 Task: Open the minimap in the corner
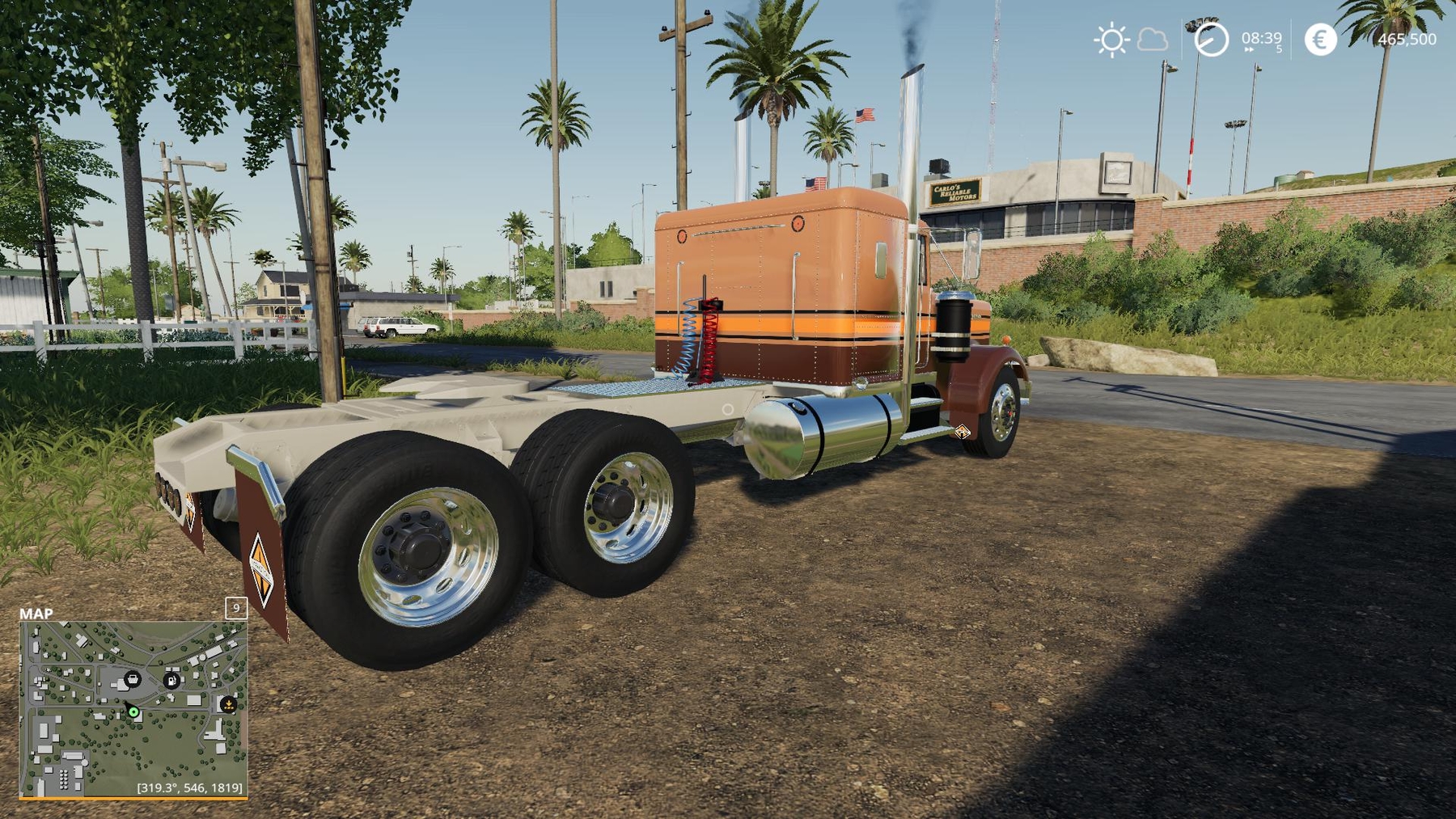click(133, 710)
